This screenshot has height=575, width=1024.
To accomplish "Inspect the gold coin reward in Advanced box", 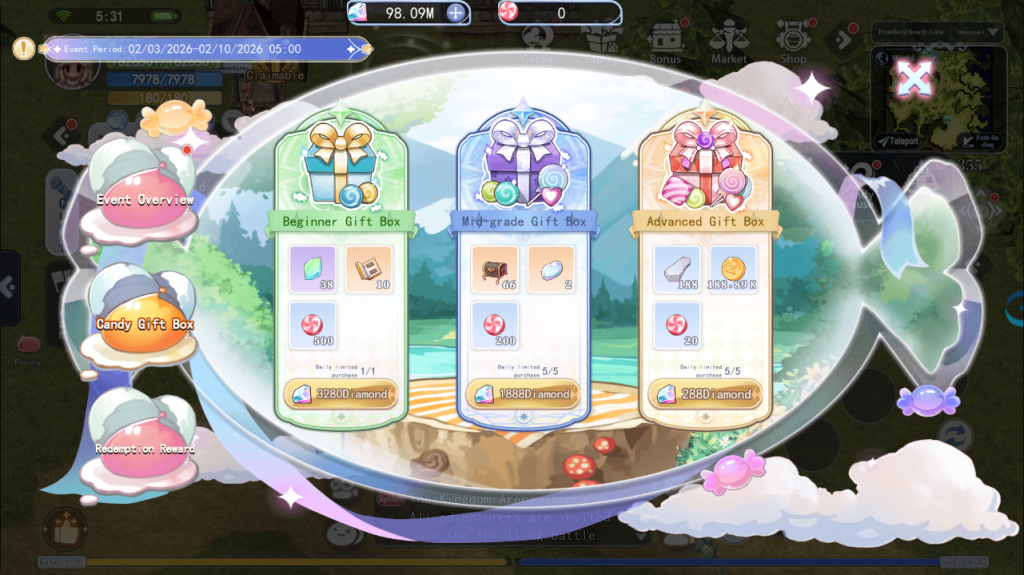I will click(x=733, y=270).
